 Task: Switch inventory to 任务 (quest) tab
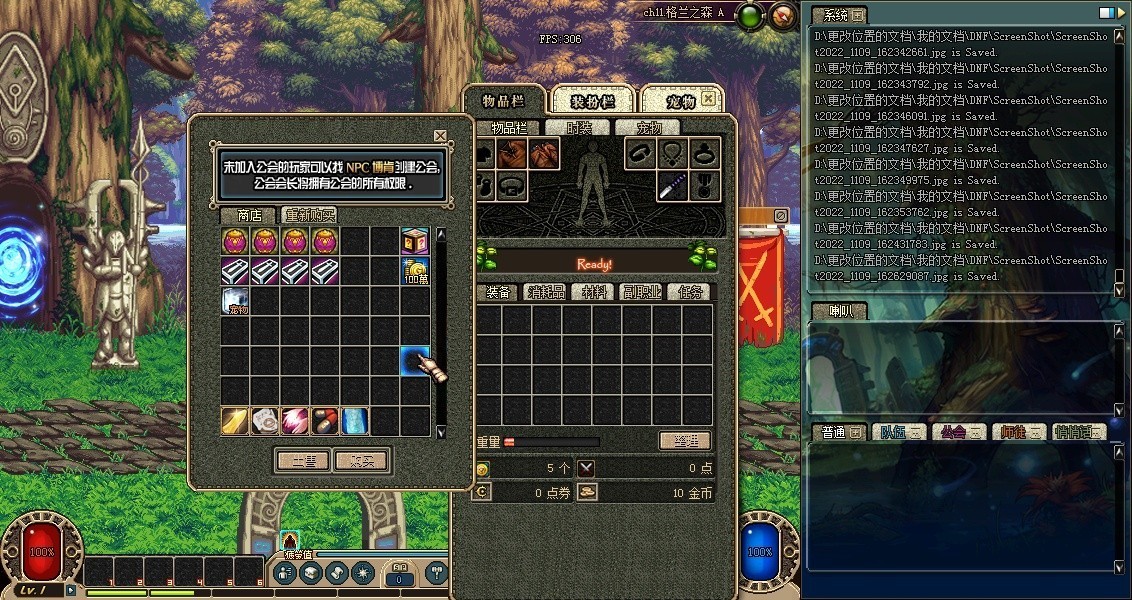coord(690,292)
